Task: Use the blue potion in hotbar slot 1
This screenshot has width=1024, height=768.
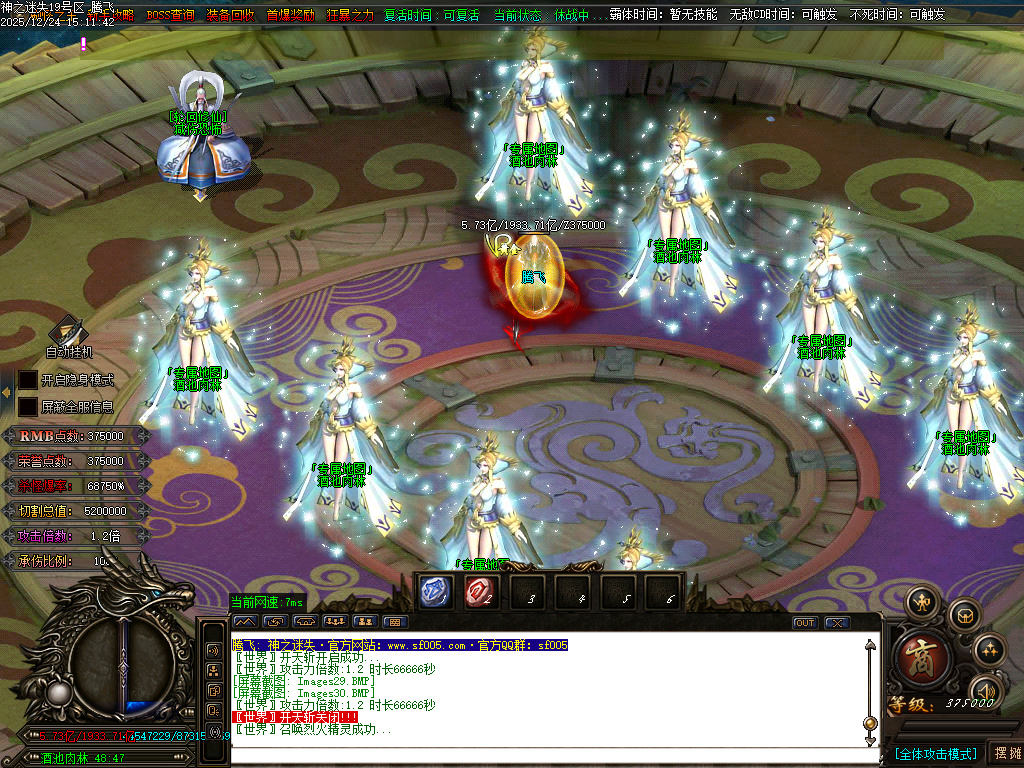Action: coord(433,591)
